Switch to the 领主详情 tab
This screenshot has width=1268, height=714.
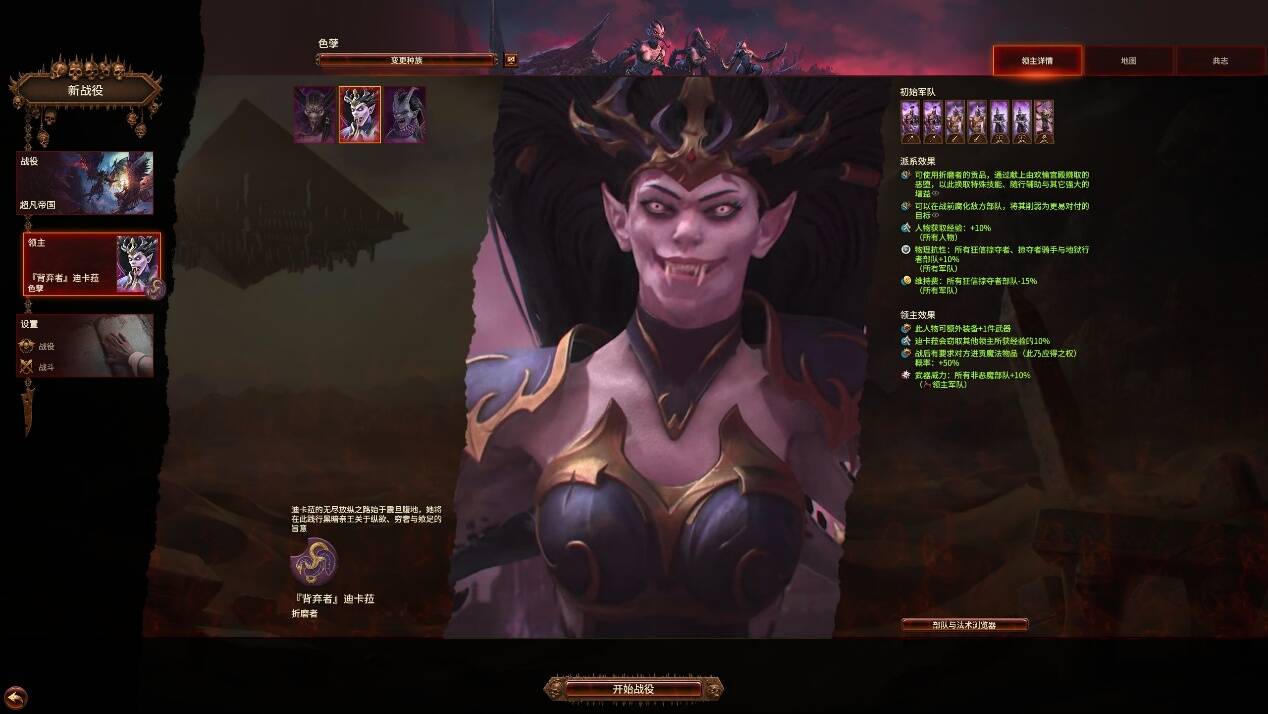point(1037,61)
